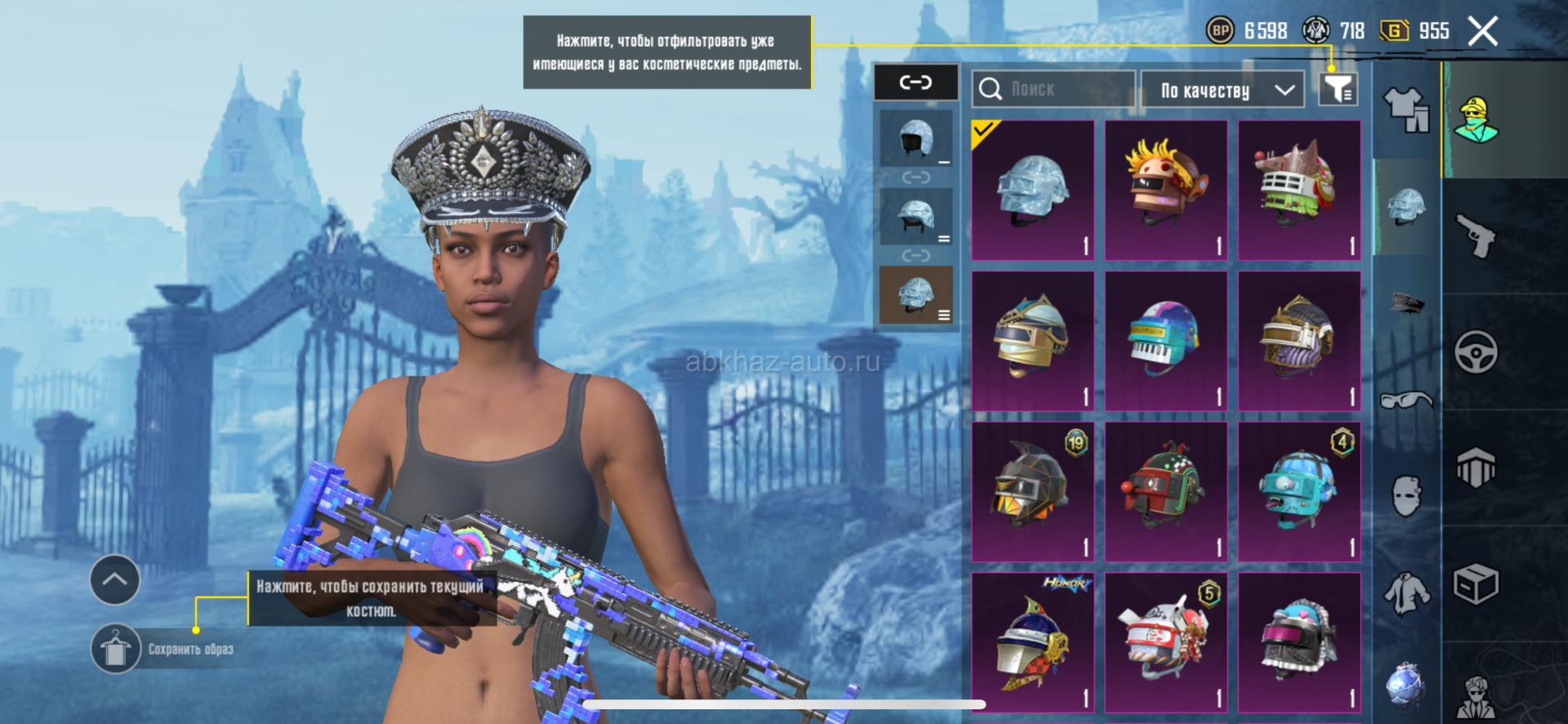
Task: Toggle the owned-items filter funnel icon
Action: pos(1338,89)
